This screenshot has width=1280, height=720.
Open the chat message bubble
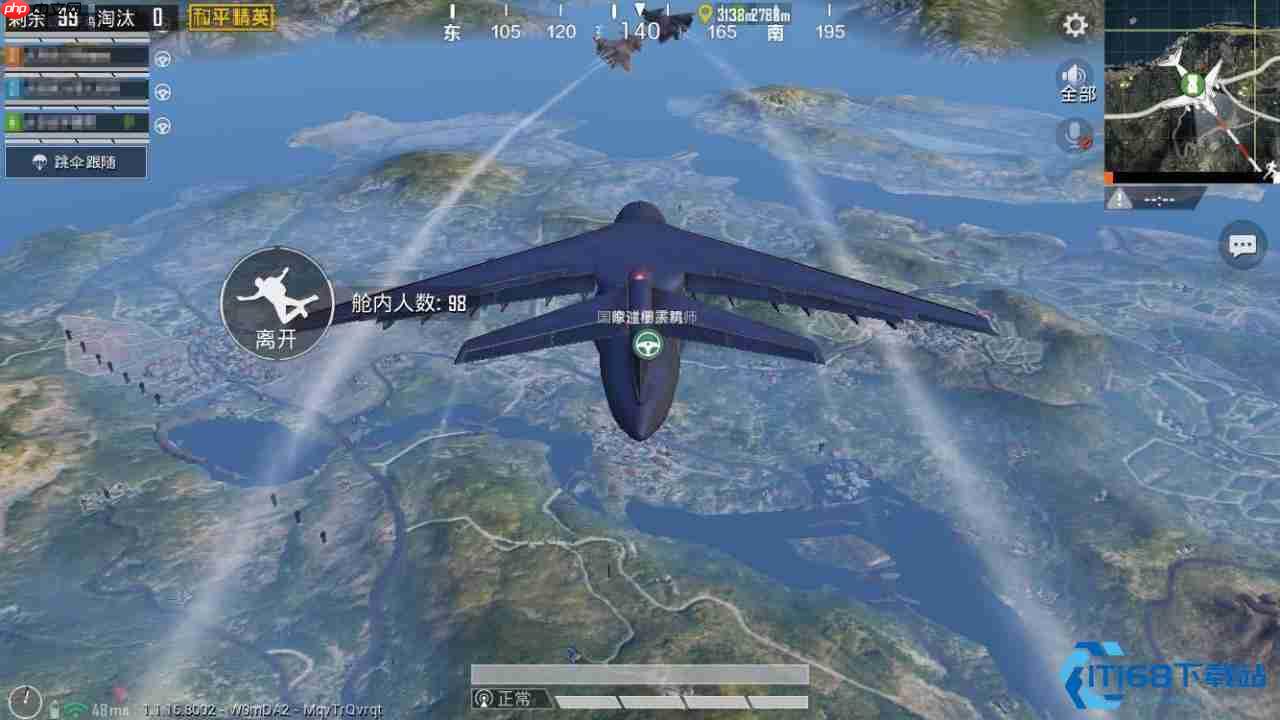pos(1242,245)
